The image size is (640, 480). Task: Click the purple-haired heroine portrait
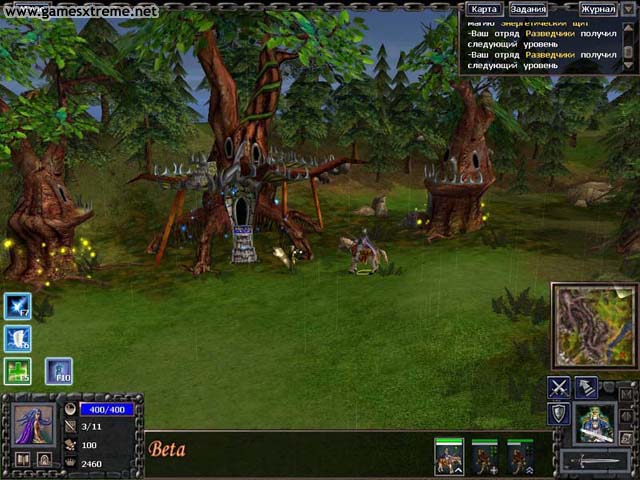pos(34,424)
